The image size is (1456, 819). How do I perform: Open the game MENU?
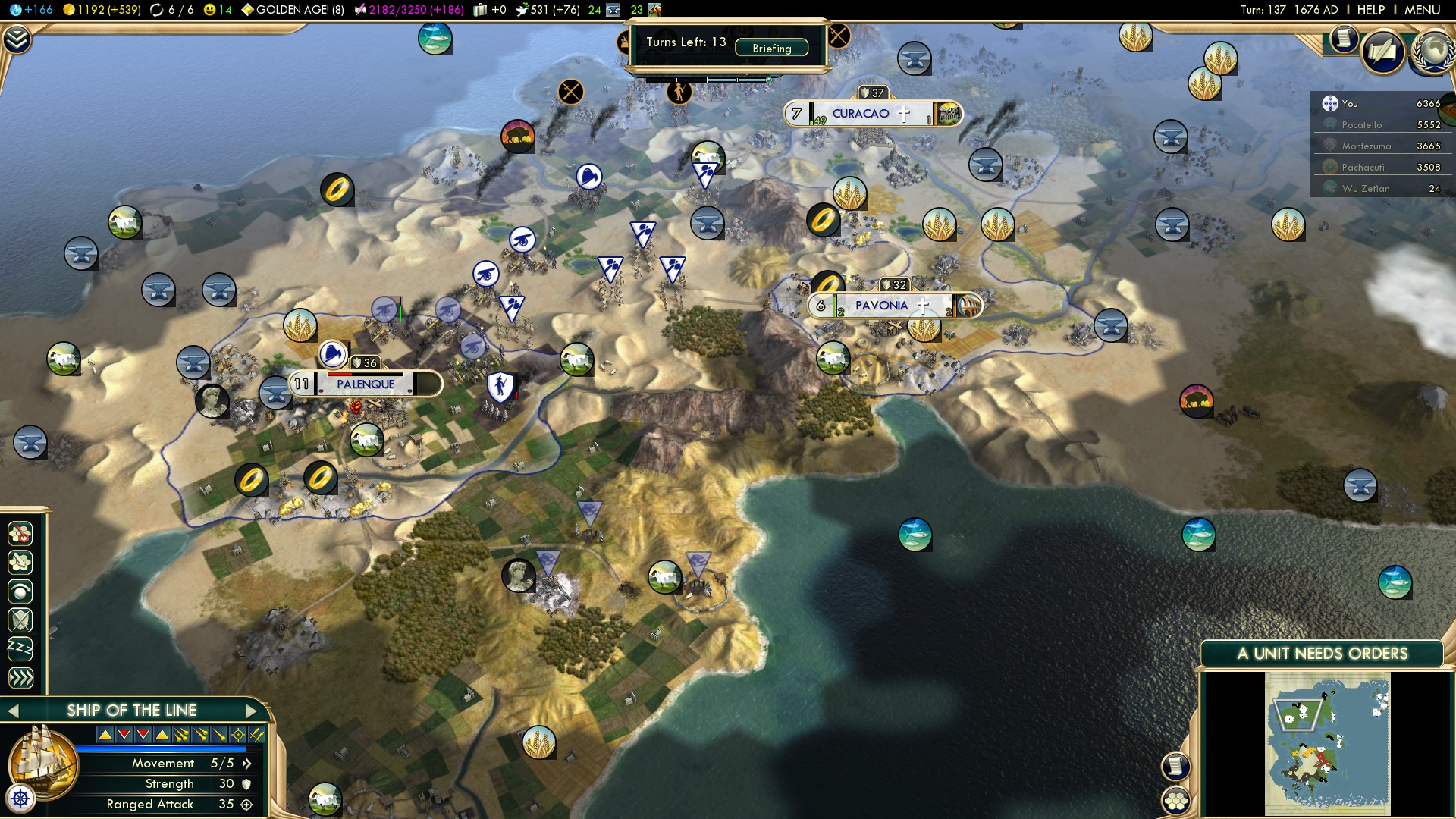1422,10
